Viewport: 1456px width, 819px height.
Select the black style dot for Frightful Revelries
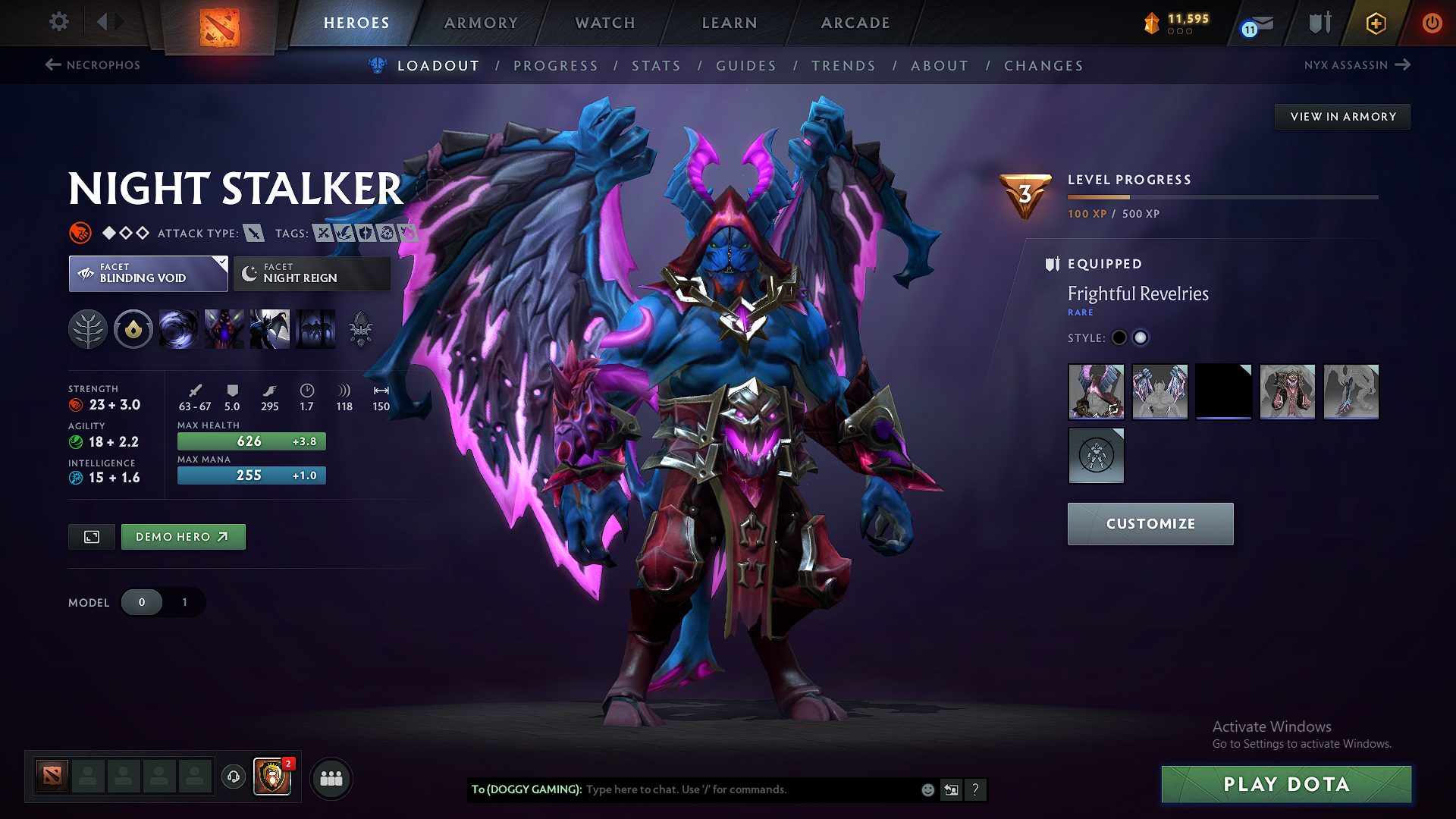pyautogui.click(x=1119, y=337)
